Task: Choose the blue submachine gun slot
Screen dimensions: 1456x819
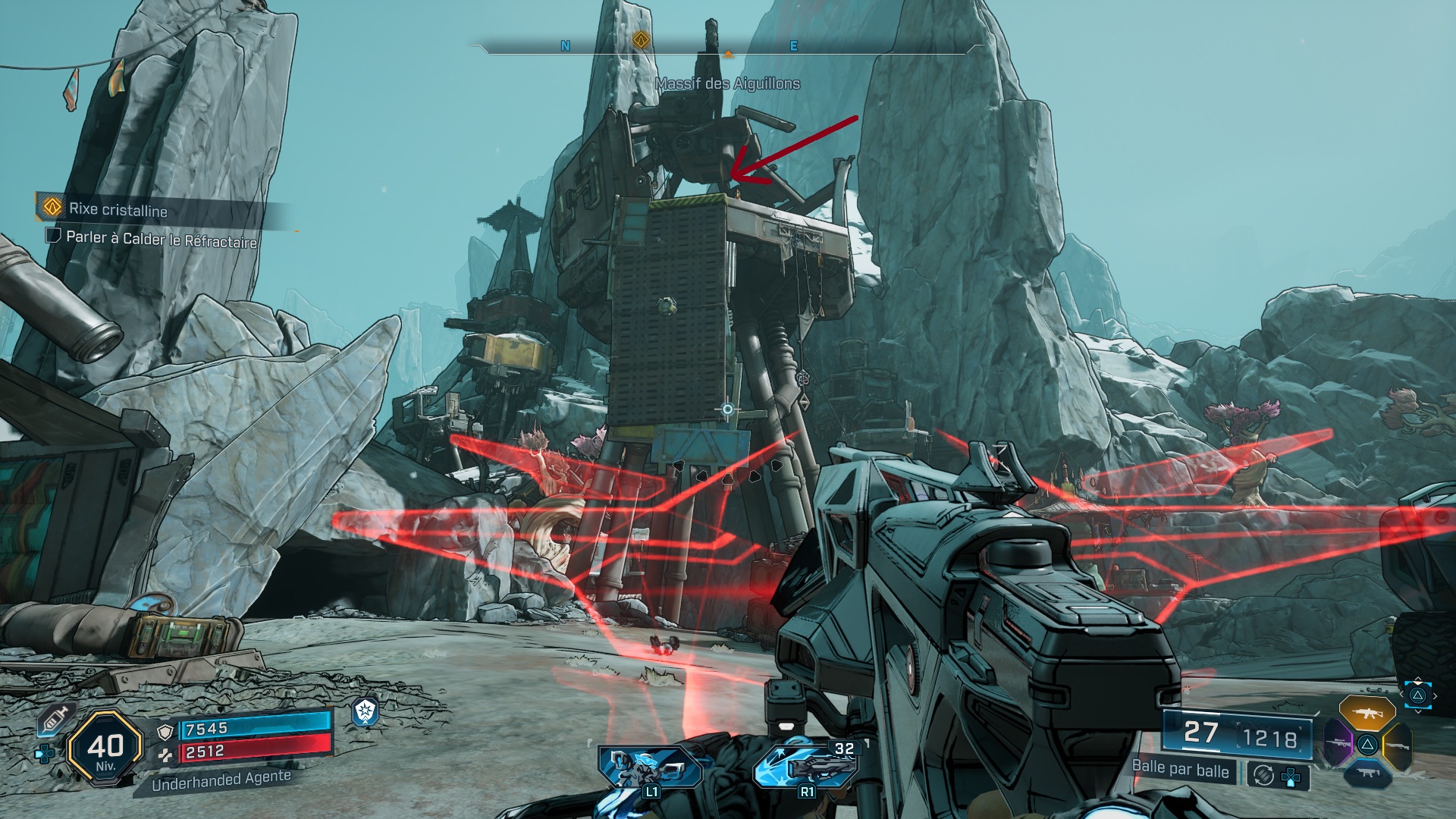Action: [1367, 773]
